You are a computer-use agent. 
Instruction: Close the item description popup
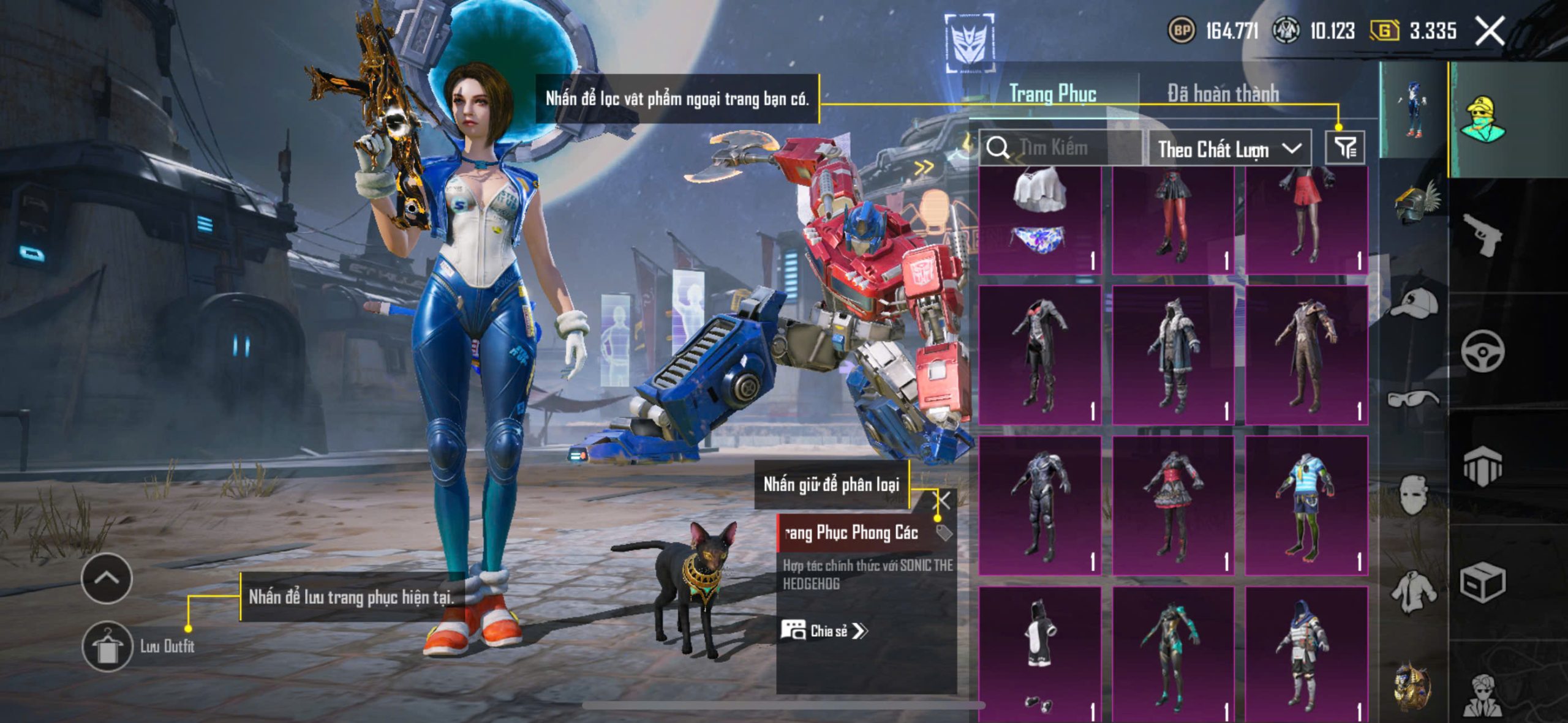tap(943, 500)
